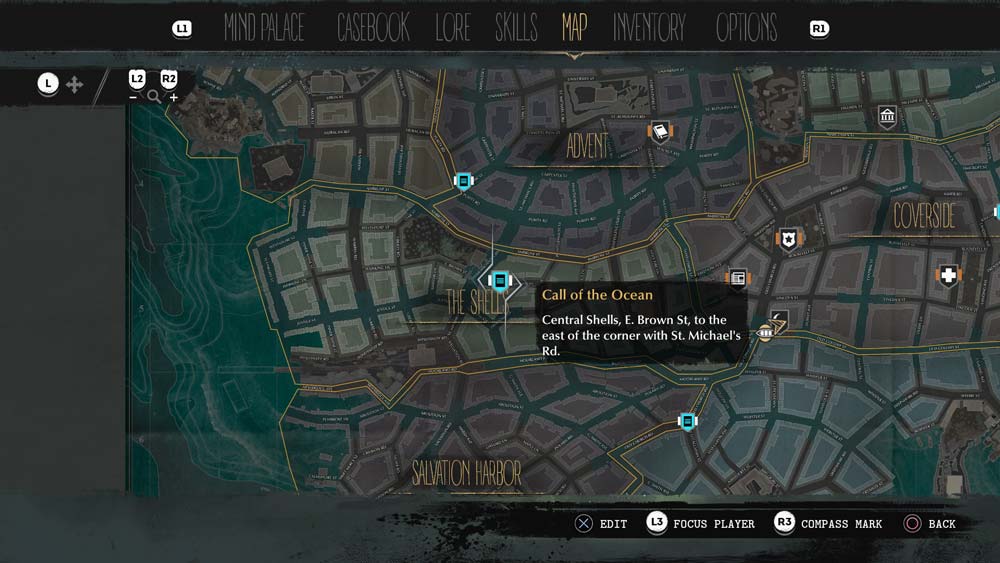Go to the Skills tab
Image resolution: width=1000 pixels, height=563 pixels.
516,28
